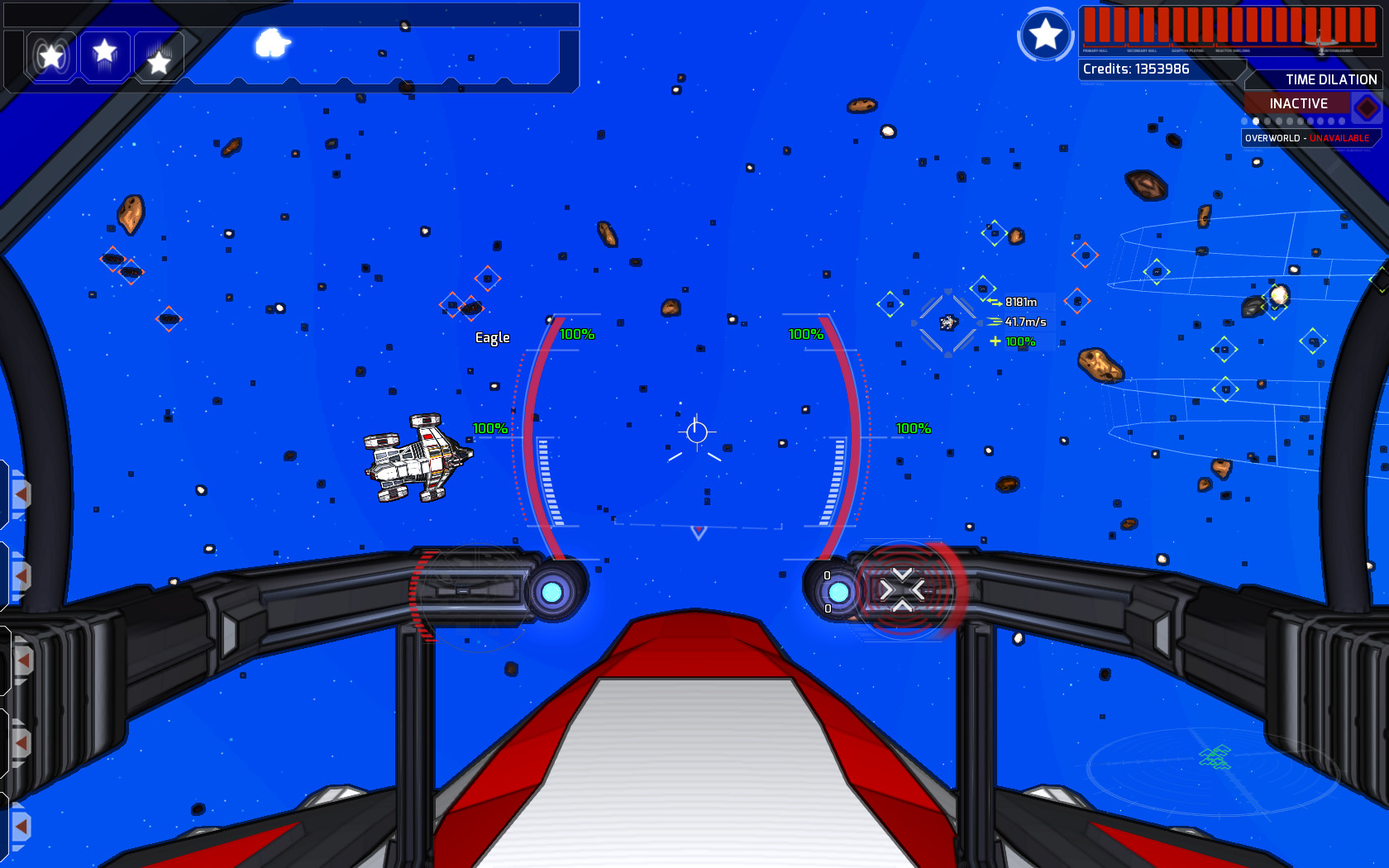1389x868 pixels.
Task: Toggle the right weapon hardpoint glow orb
Action: [x=838, y=592]
